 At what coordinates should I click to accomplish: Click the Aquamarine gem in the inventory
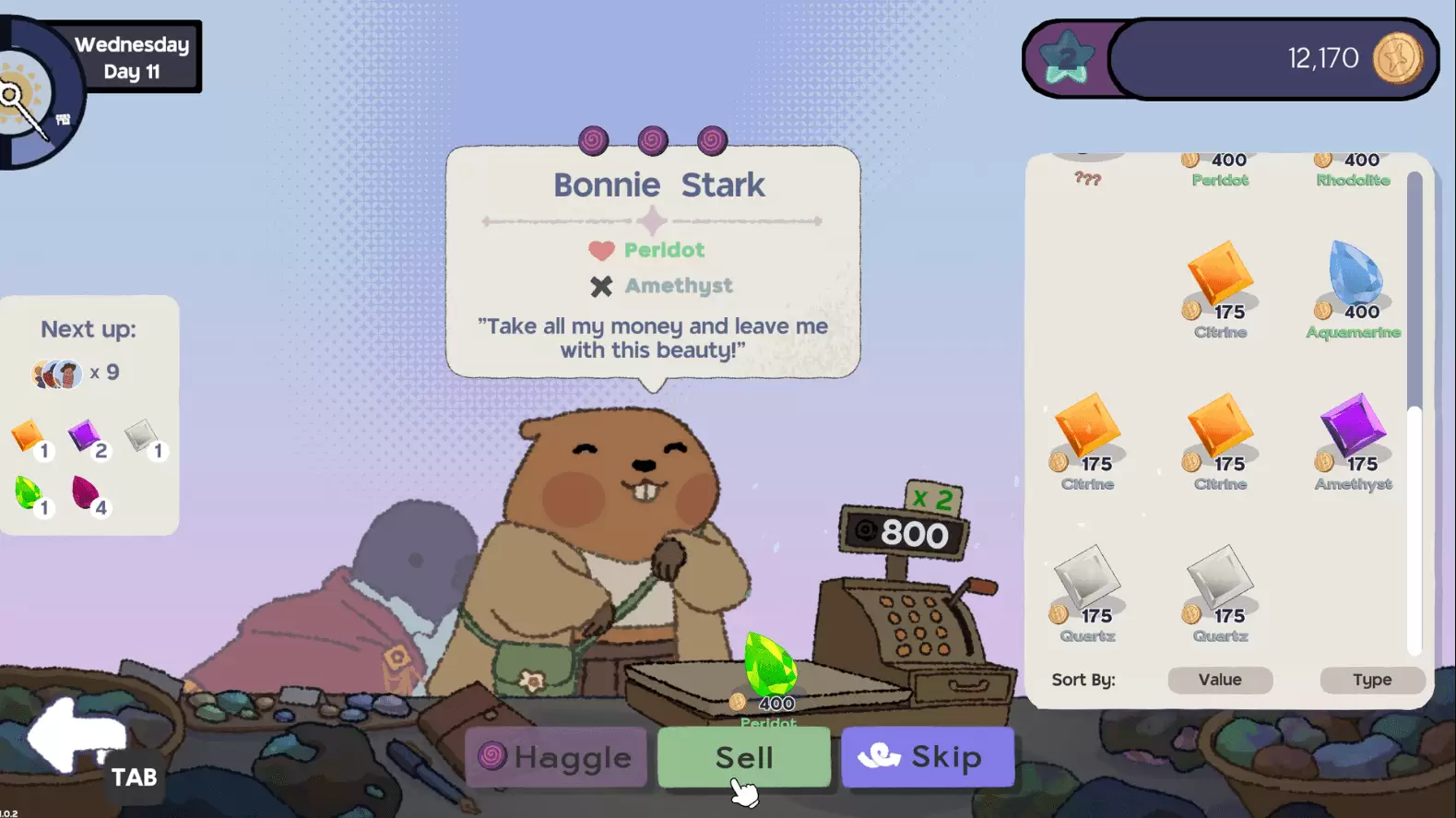(1352, 272)
